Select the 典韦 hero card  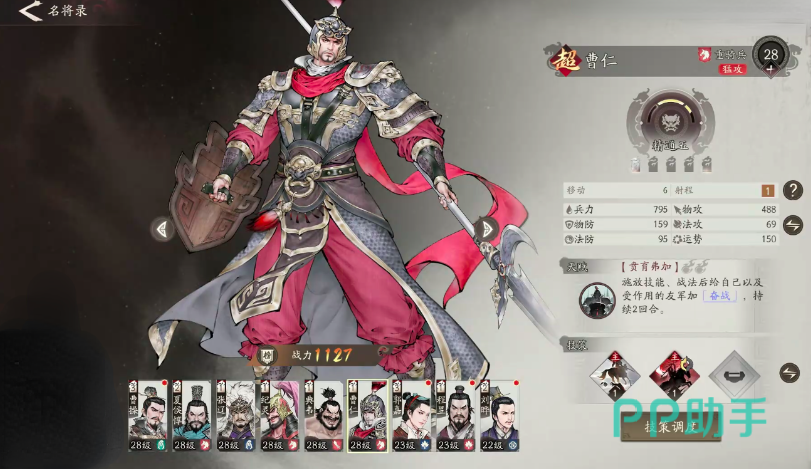click(x=321, y=416)
